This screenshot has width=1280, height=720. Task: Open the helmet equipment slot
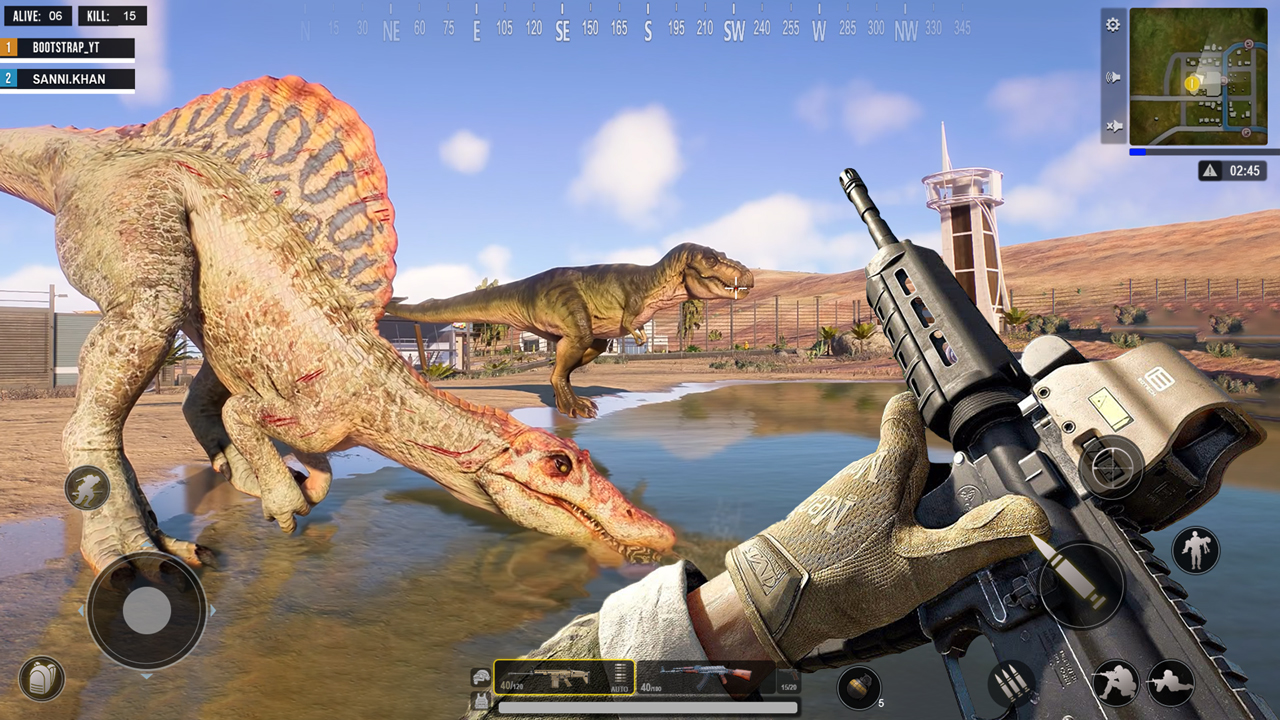pos(482,676)
